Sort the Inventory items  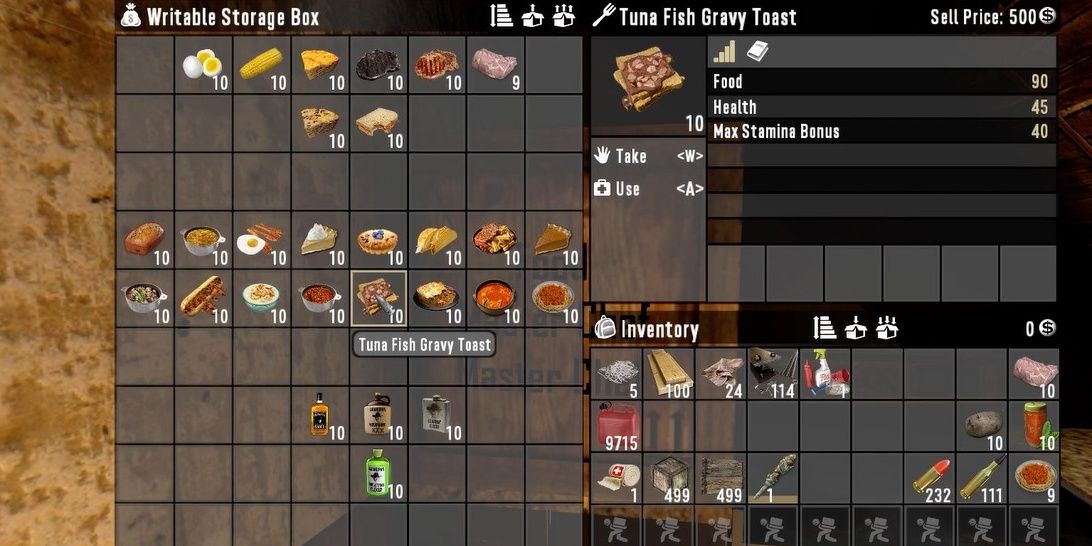click(x=825, y=328)
